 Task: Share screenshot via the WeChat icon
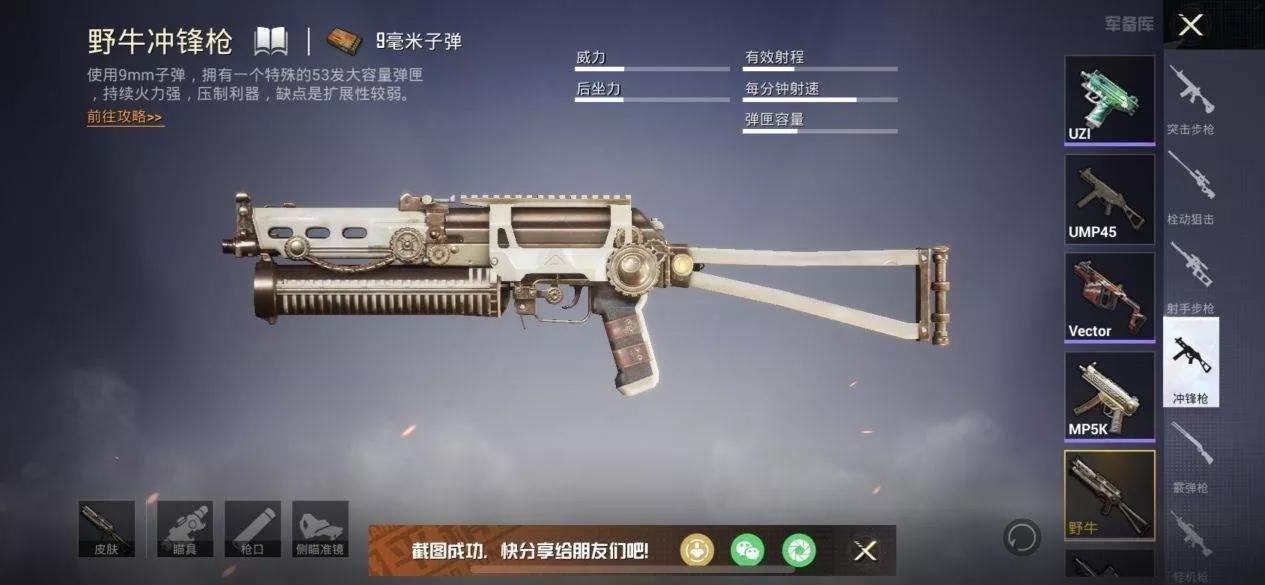tap(747, 550)
